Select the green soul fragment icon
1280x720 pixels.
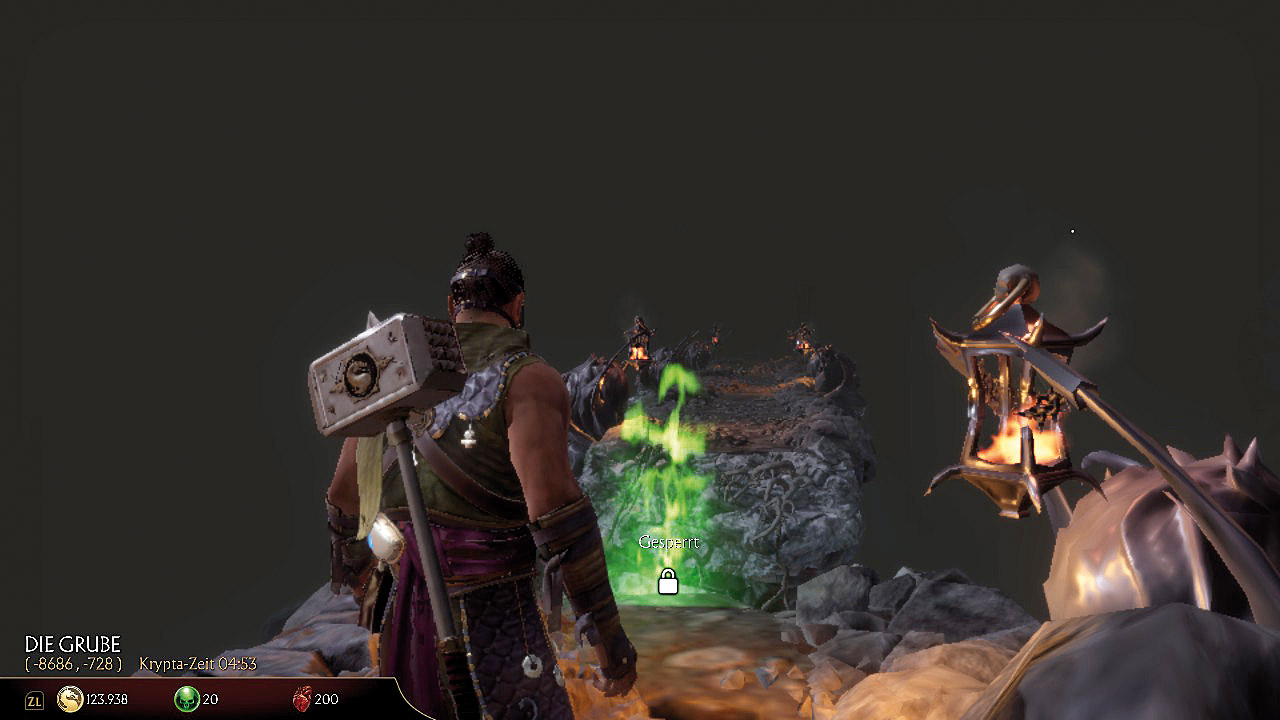(x=186, y=699)
